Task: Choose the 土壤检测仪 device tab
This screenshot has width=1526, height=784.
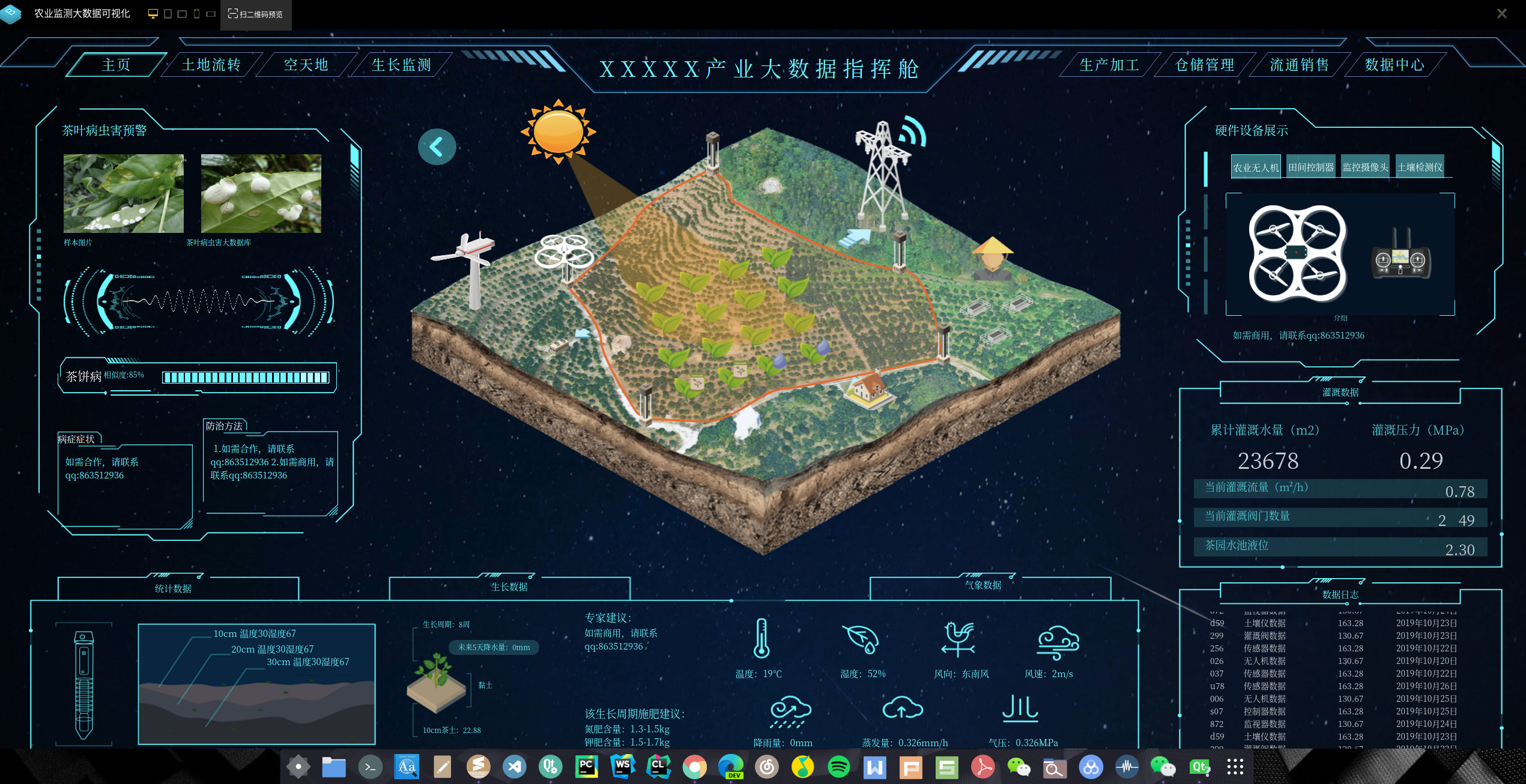Action: pyautogui.click(x=1420, y=167)
